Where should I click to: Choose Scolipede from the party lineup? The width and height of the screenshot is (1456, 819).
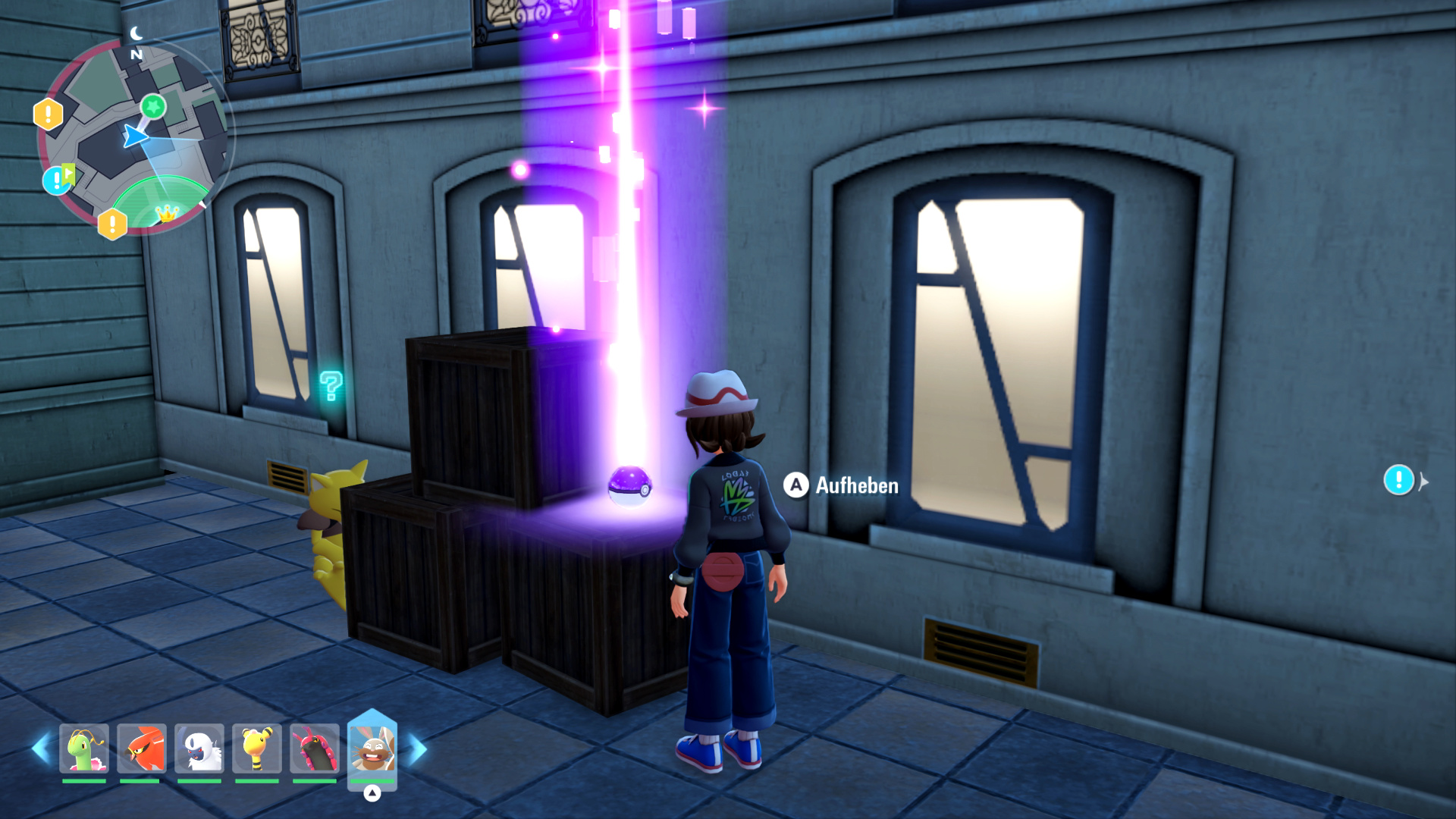click(x=315, y=748)
